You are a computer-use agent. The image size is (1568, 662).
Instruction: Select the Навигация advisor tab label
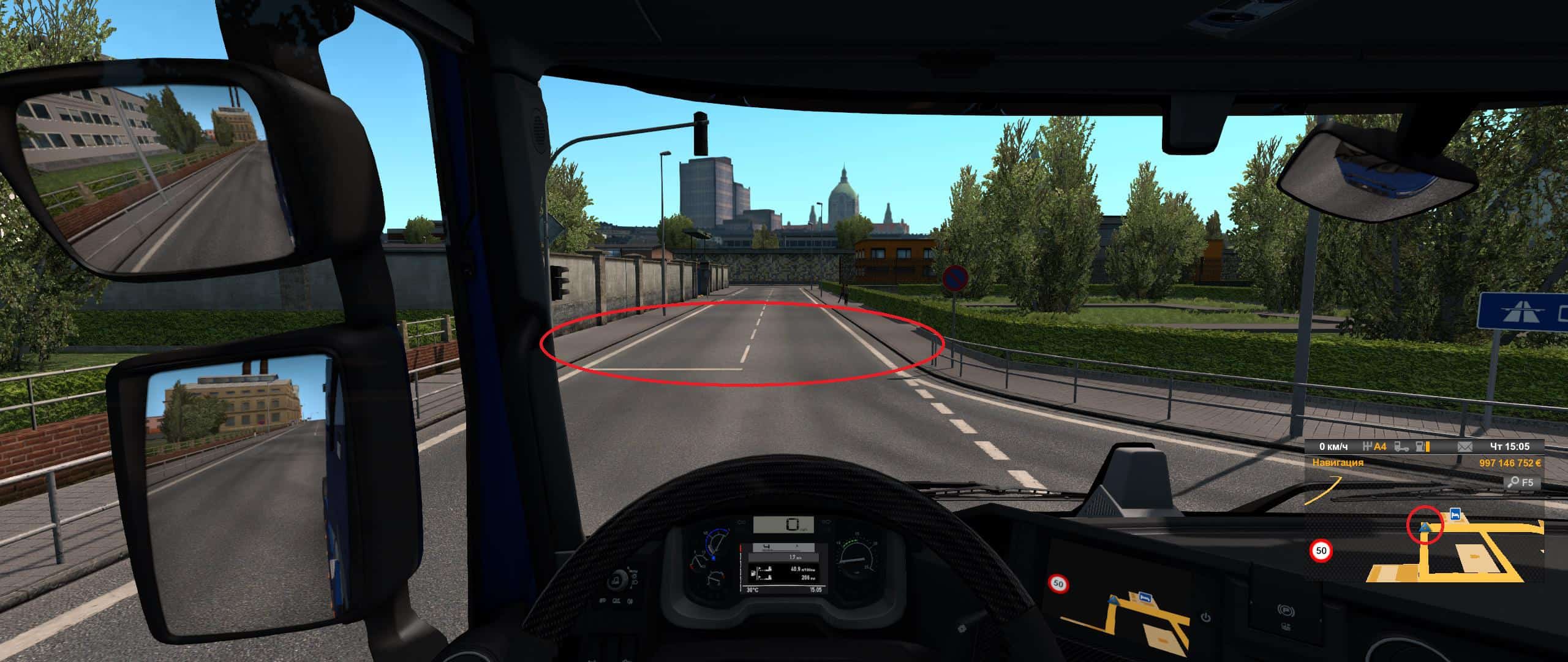1337,463
